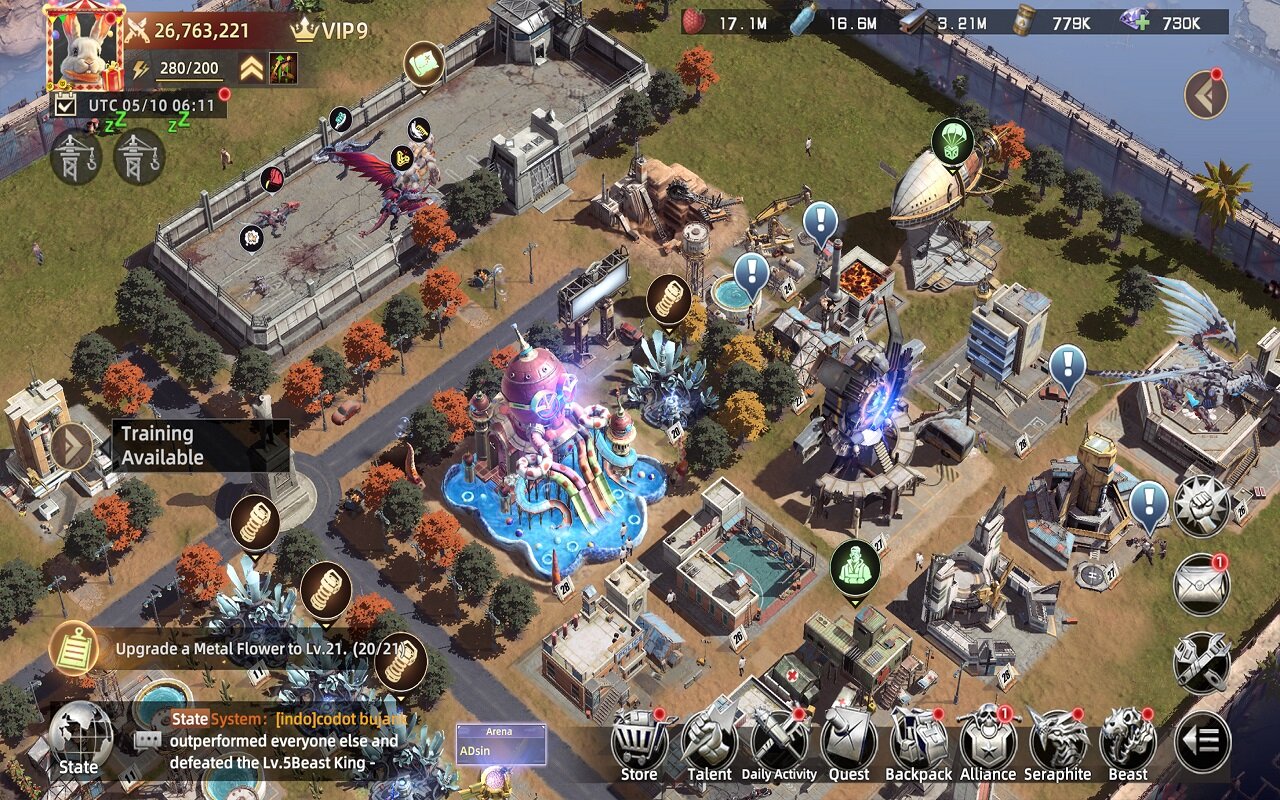Open the Seraphite menu

tap(1058, 744)
